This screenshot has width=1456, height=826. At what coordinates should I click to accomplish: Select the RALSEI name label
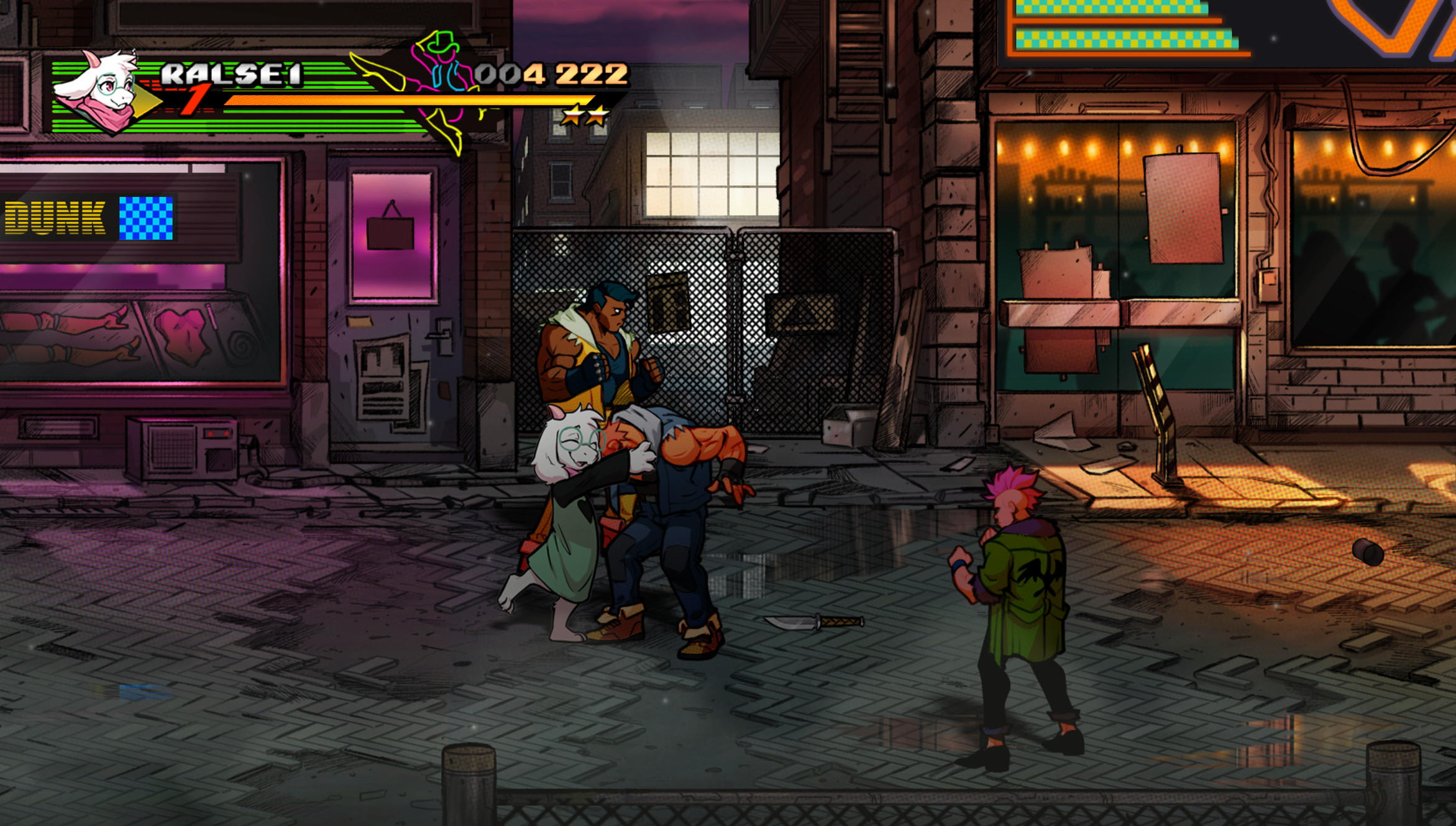[x=230, y=71]
